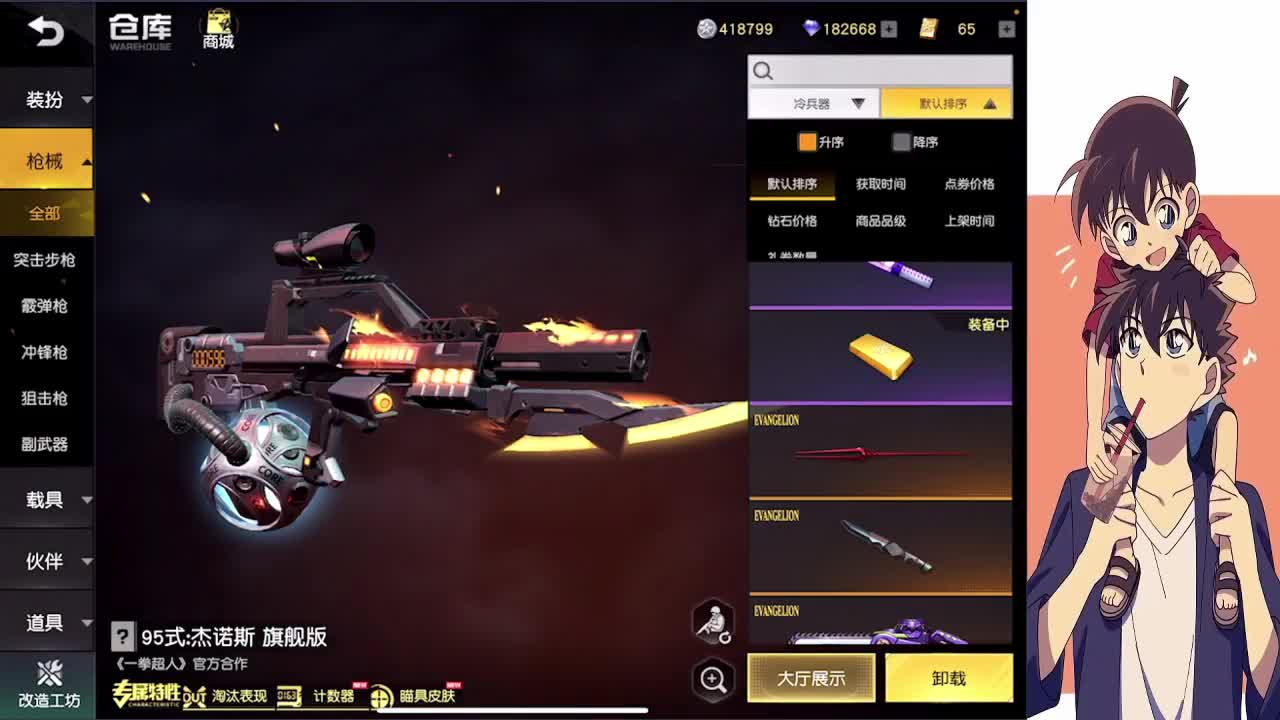Choose 降序 descending order

pyautogui.click(x=914, y=142)
